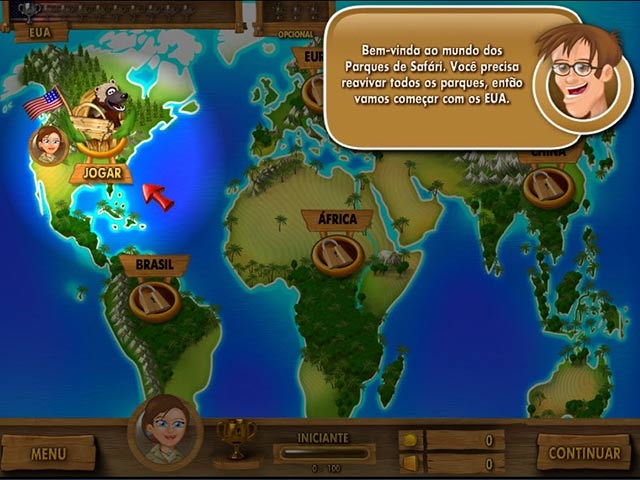The image size is (640, 480).
Task: Select the locked África park
Action: coord(337,254)
